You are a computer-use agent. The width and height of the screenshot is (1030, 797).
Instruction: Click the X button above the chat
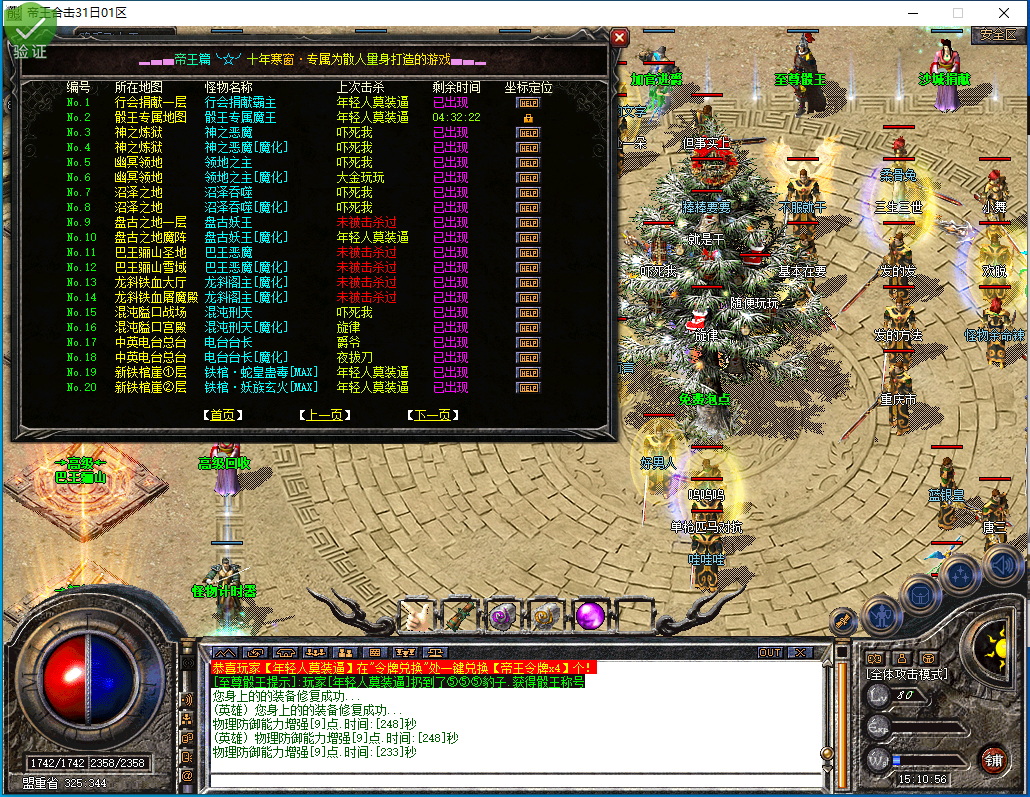pos(798,652)
